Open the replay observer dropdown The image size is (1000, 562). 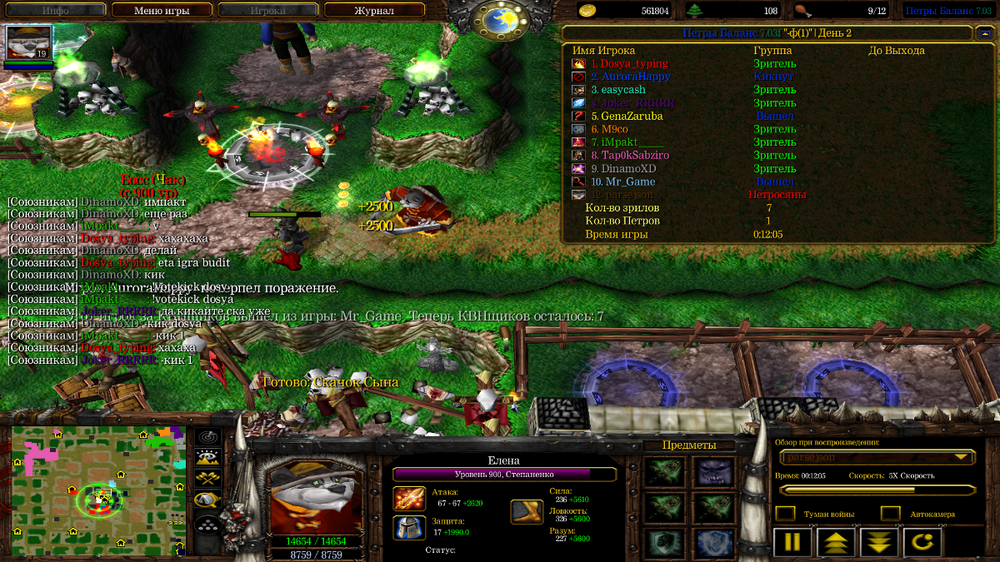tap(877, 457)
